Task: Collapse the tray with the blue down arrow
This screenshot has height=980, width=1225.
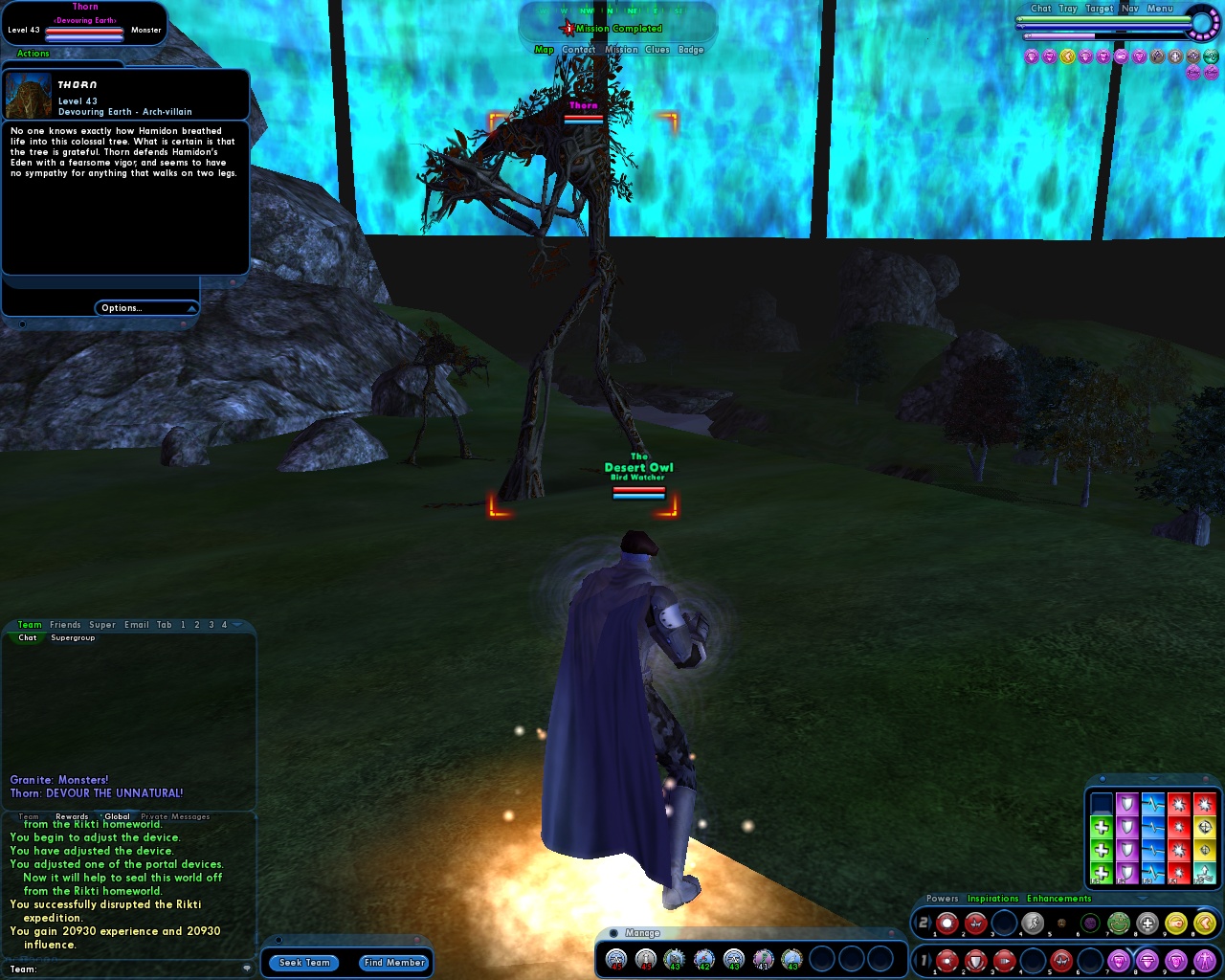Action: [x=1143, y=899]
